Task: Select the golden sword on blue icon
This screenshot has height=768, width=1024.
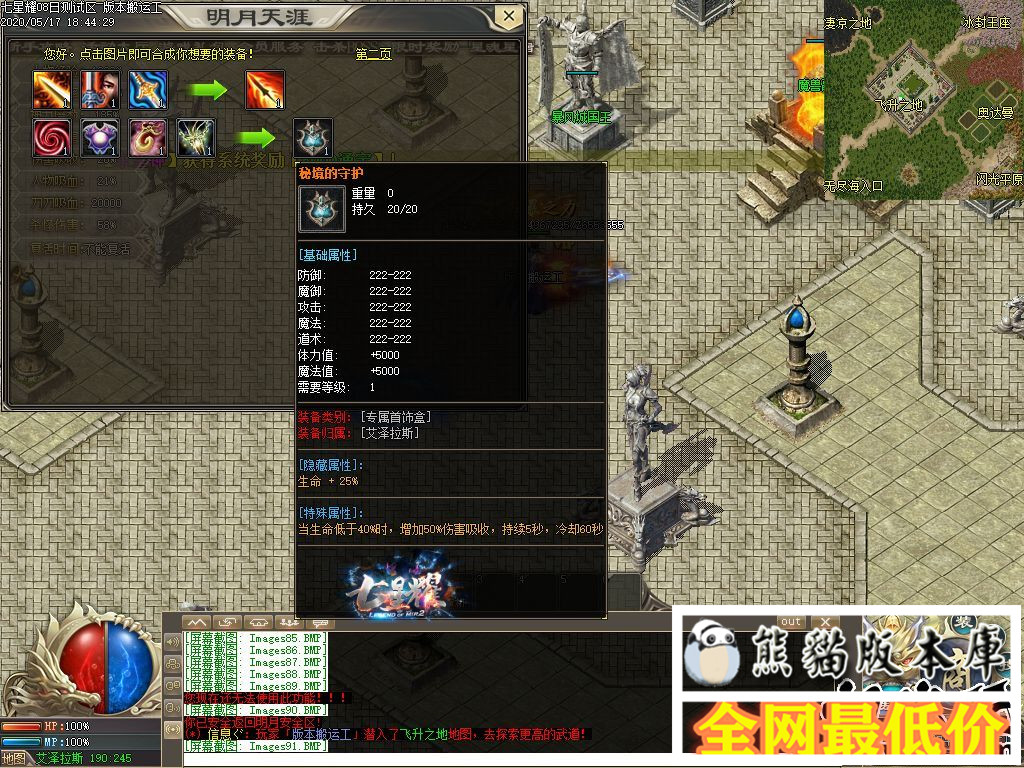Action: (x=148, y=90)
